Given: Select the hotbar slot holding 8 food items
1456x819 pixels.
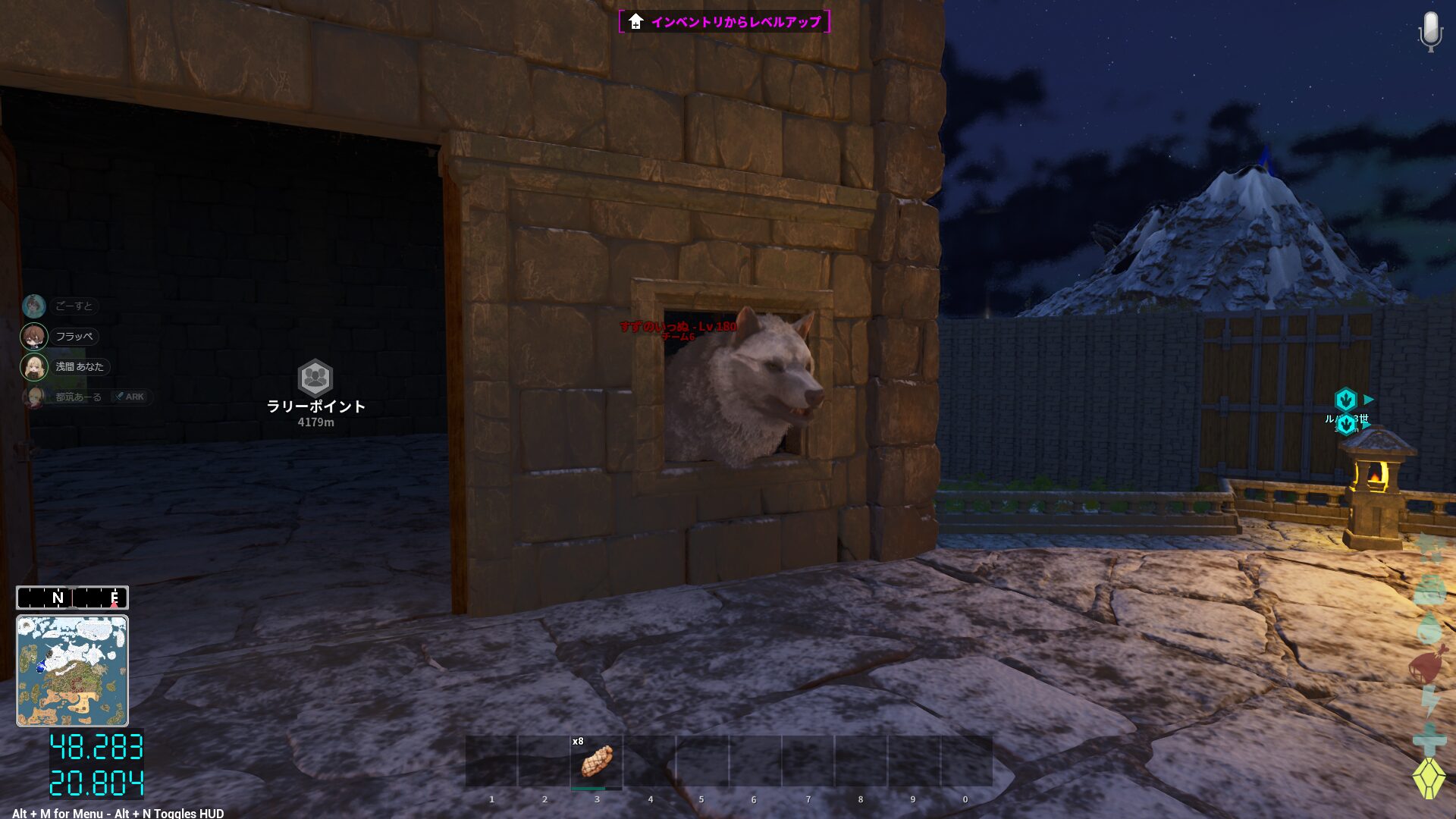Looking at the screenshot, I should [596, 761].
